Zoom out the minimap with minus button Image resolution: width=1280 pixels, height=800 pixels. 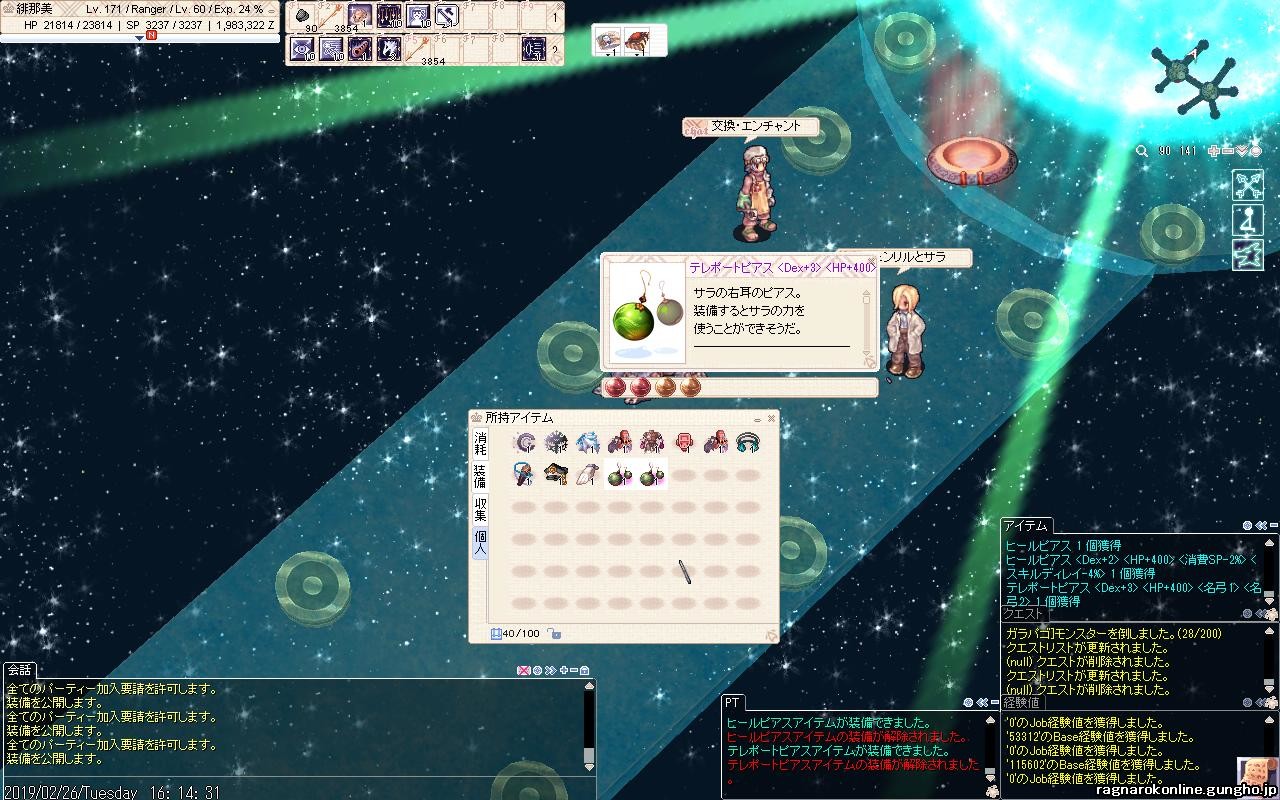(x=1228, y=151)
